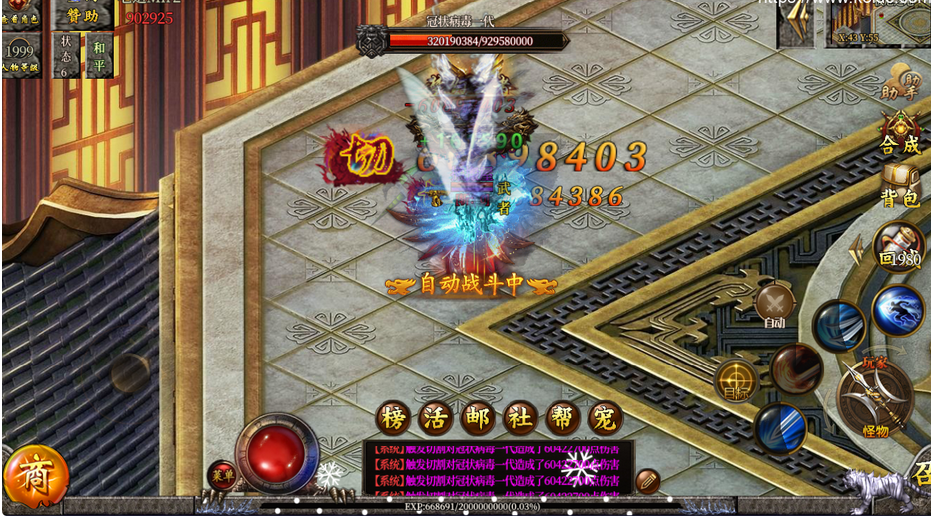Open the 宠 pet menu
This screenshot has height=518, width=931.
click(605, 417)
